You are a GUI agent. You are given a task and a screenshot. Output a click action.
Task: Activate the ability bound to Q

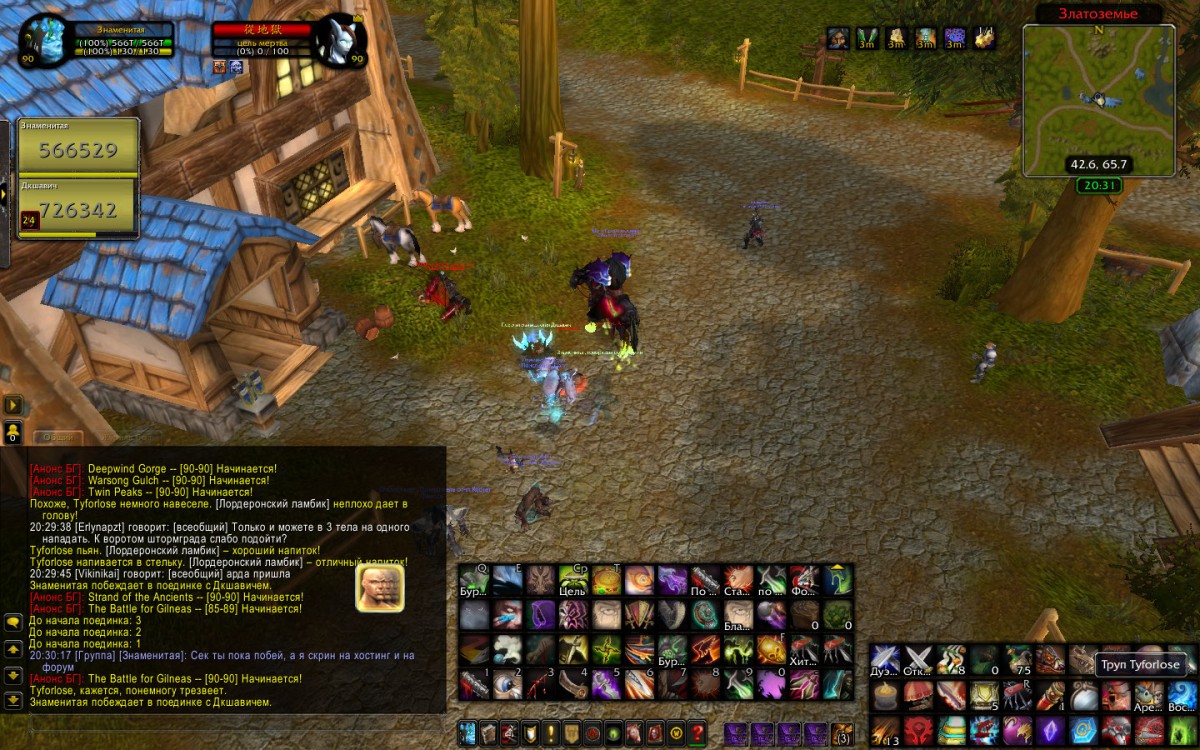[x=474, y=582]
